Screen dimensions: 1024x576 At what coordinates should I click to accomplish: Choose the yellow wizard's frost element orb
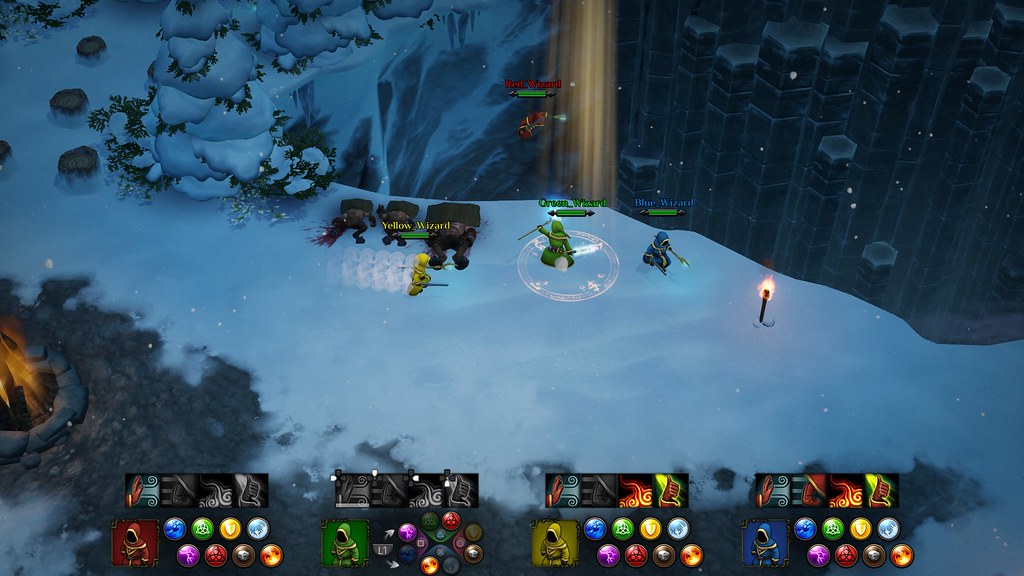[x=678, y=529]
